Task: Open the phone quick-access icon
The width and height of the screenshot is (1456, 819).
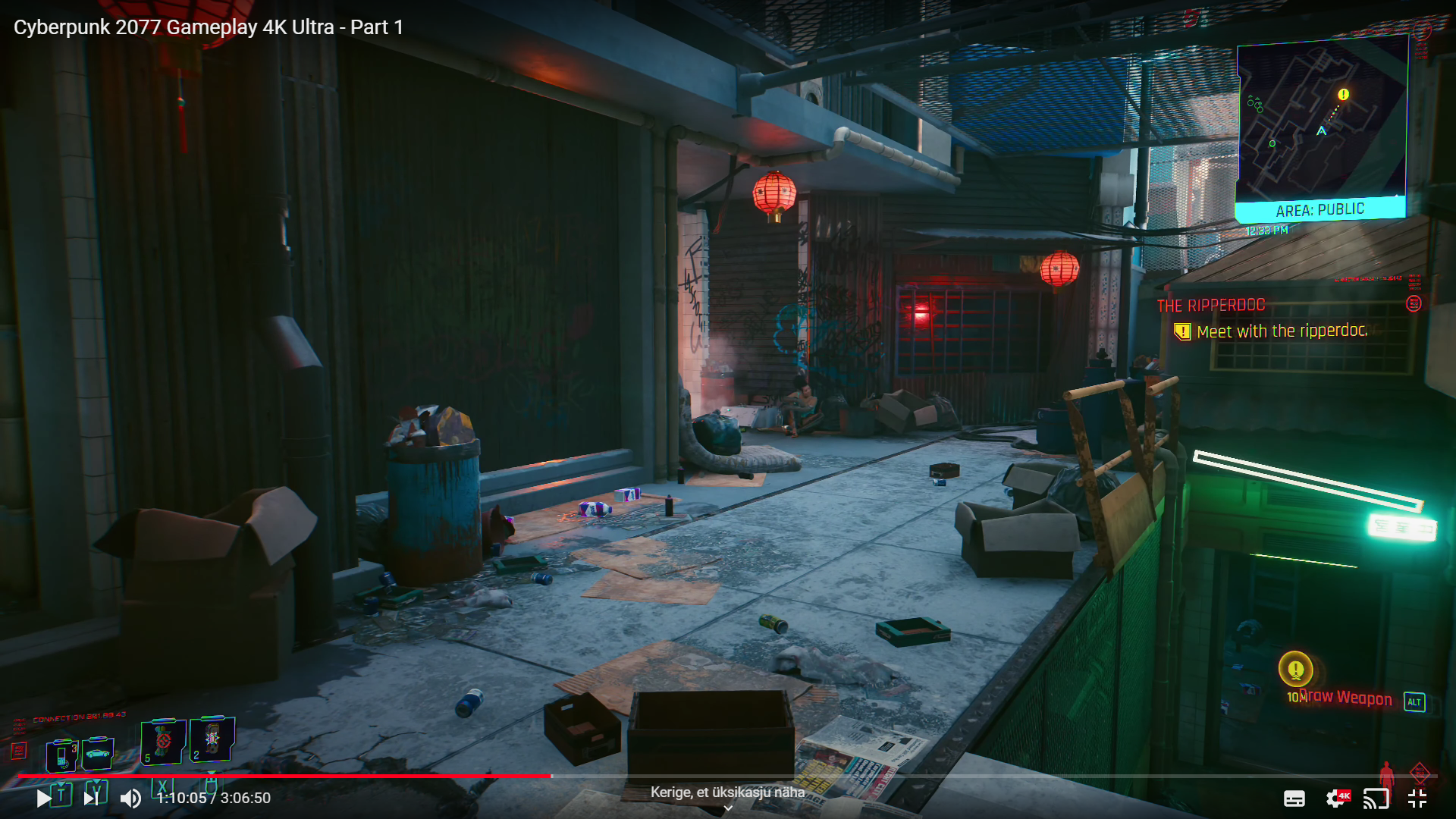Action: 62,755
